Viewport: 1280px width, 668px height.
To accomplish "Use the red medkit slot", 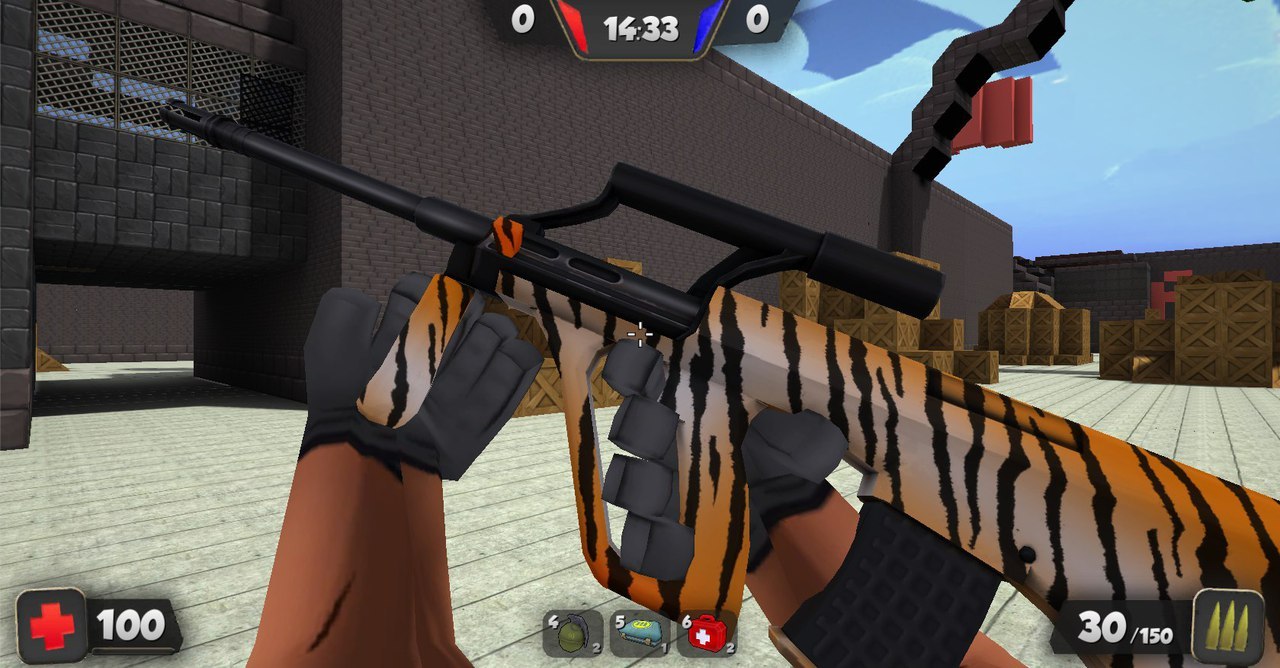I will [x=707, y=634].
